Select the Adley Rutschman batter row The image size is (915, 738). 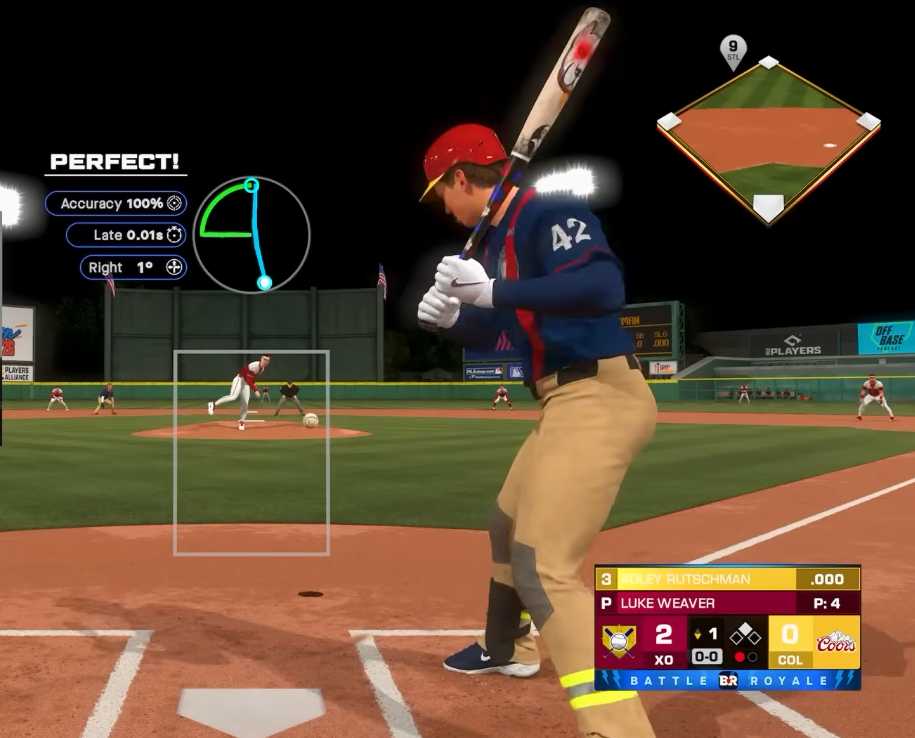727,579
